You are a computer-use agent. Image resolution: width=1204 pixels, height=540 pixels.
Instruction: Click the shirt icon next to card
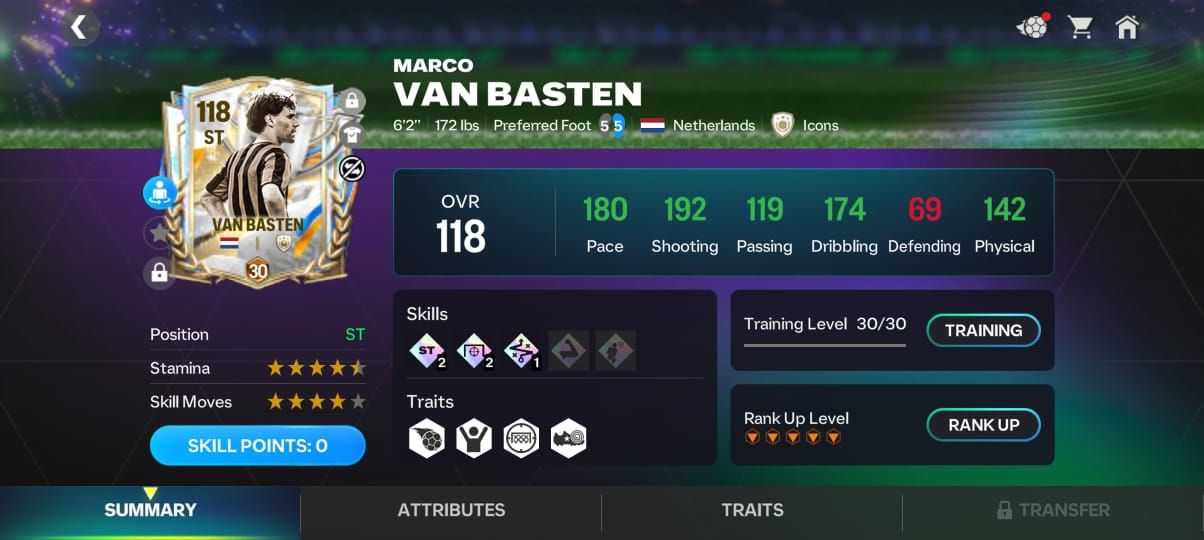tap(351, 134)
